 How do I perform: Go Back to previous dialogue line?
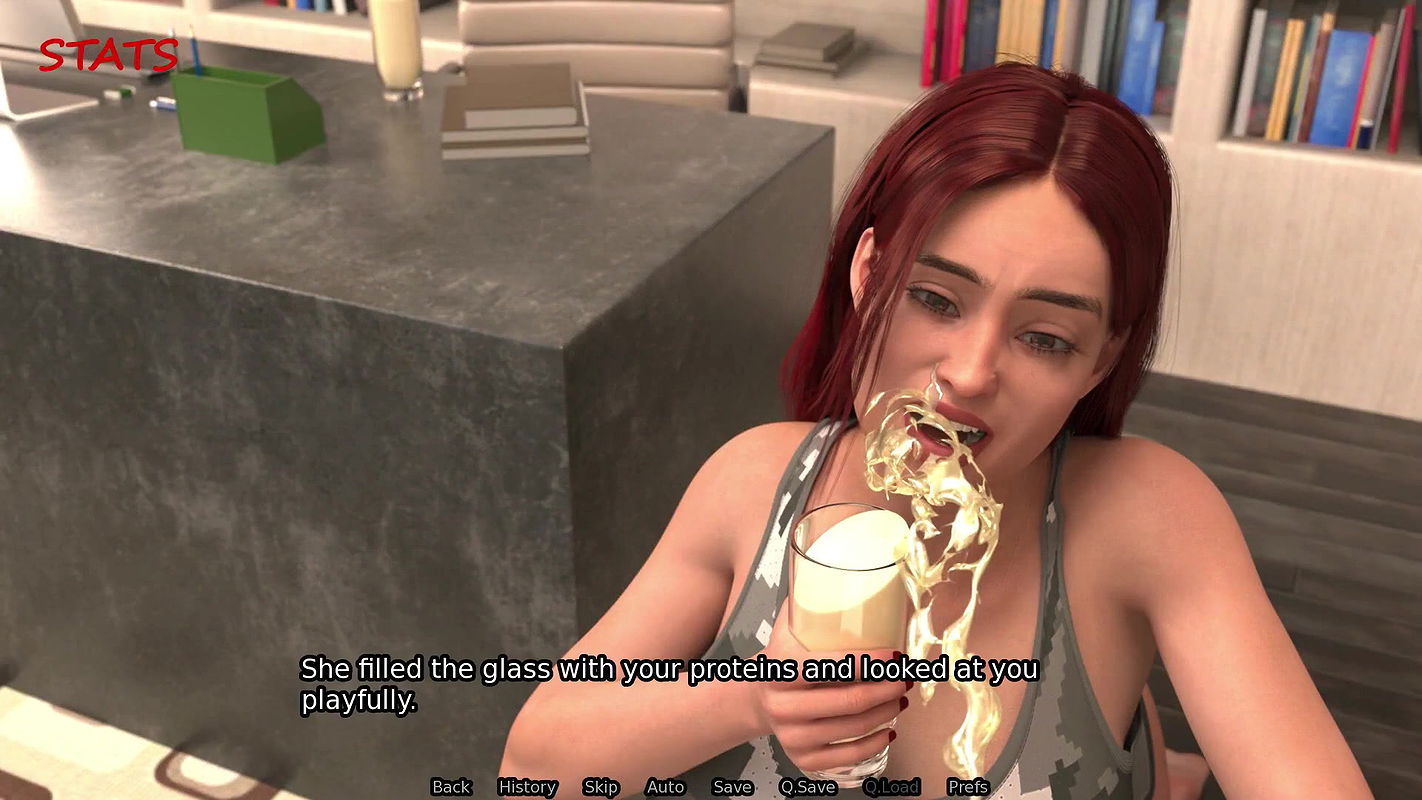click(x=451, y=787)
